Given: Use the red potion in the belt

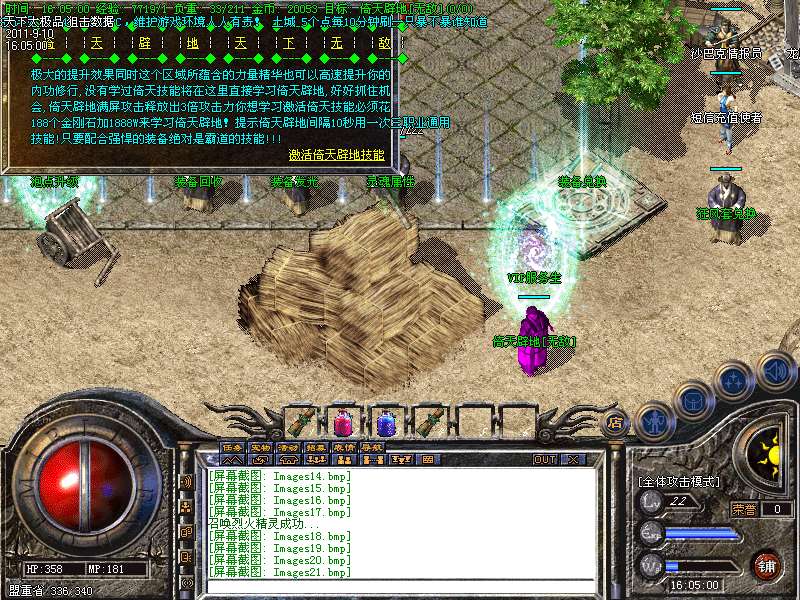Looking at the screenshot, I should 345,421.
